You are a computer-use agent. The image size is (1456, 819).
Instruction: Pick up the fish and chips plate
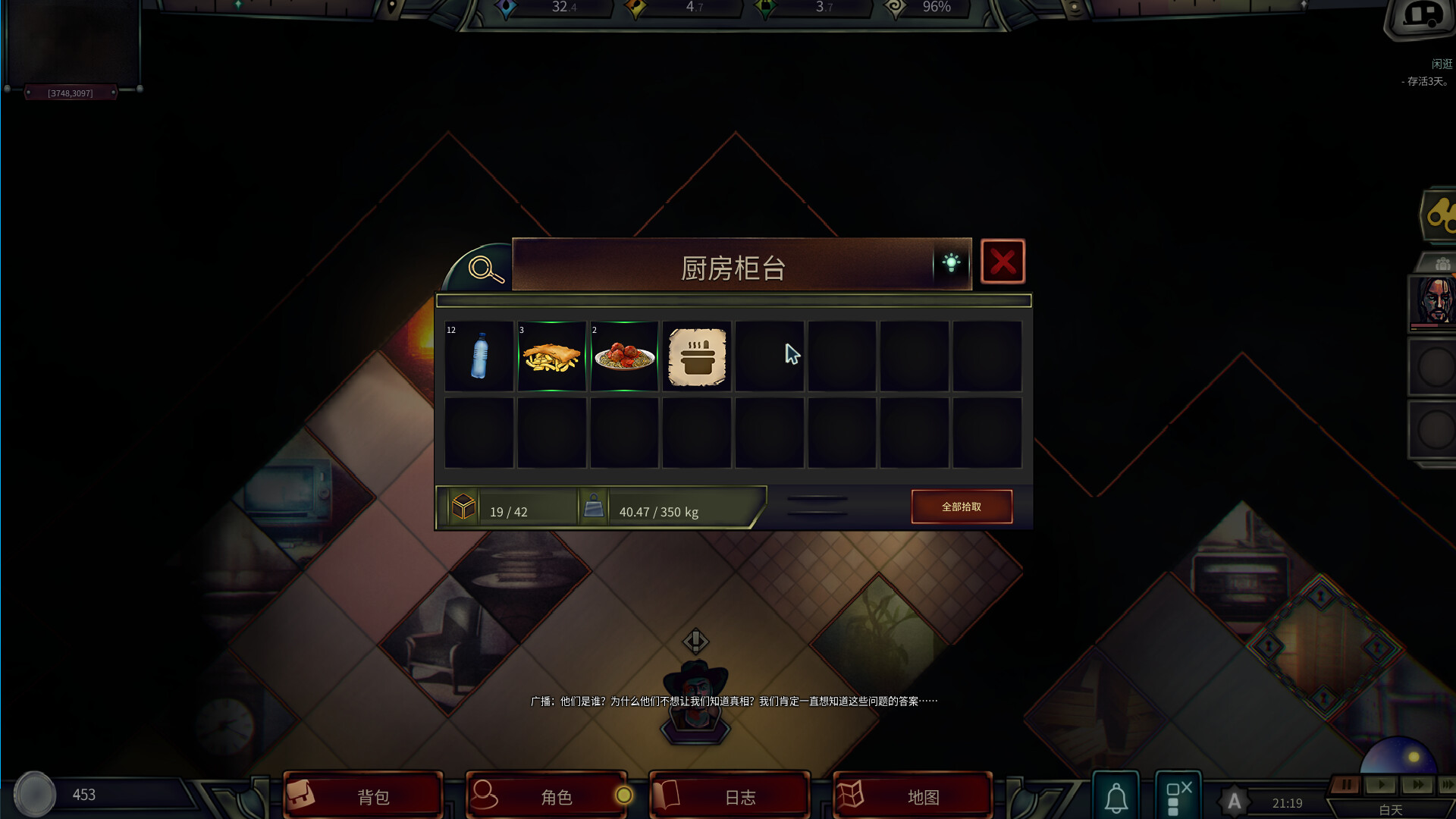coord(551,355)
